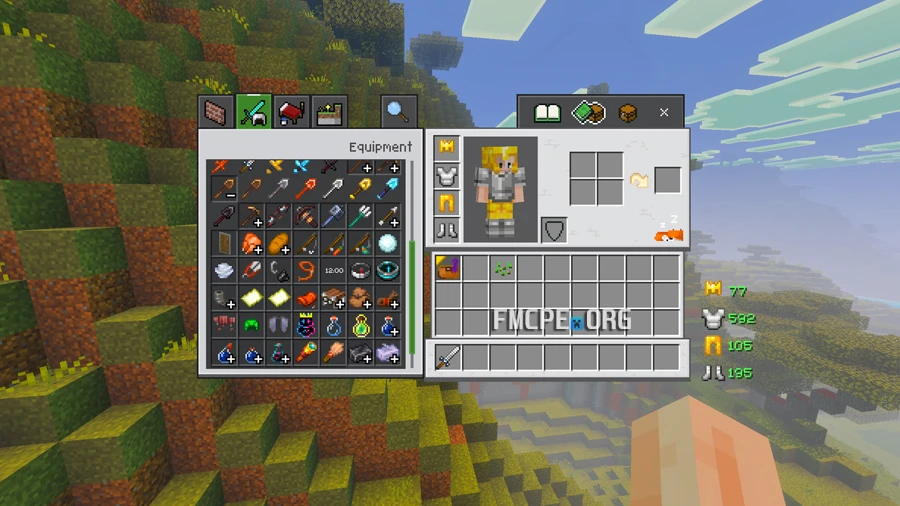900x506 pixels.
Task: Open the recipe book tab
Action: (546, 113)
